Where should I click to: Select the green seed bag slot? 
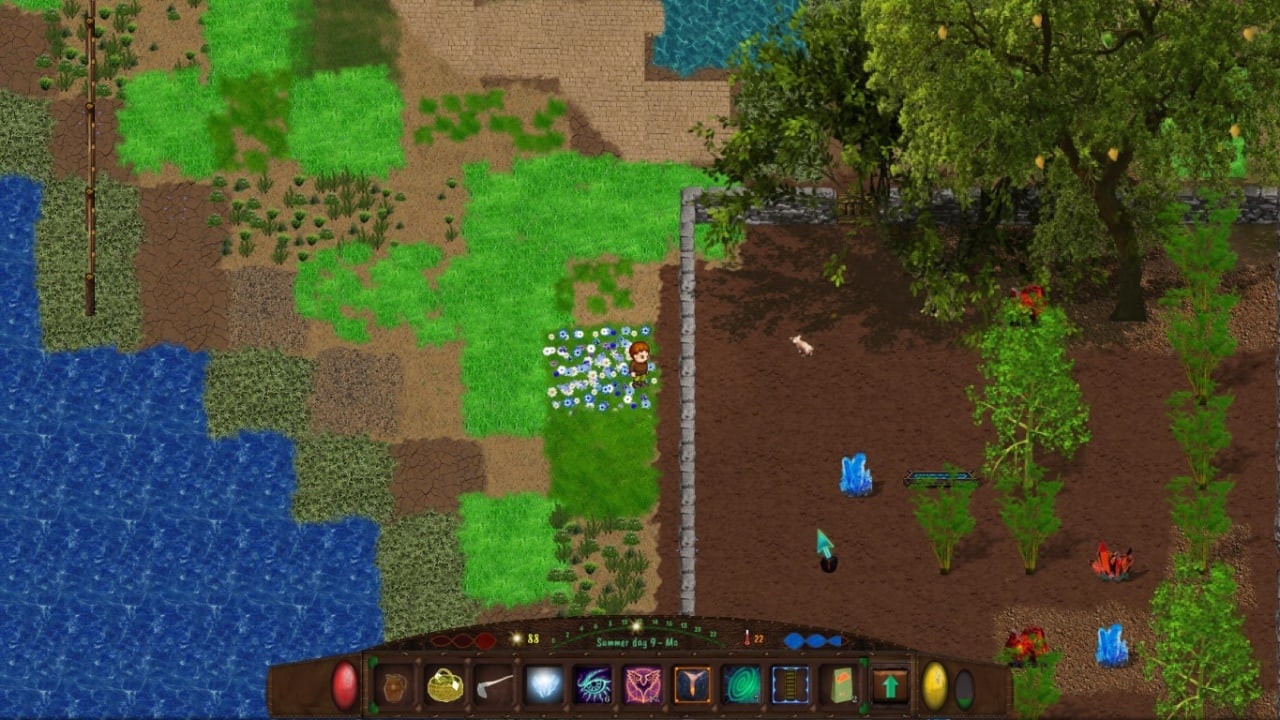click(x=840, y=686)
